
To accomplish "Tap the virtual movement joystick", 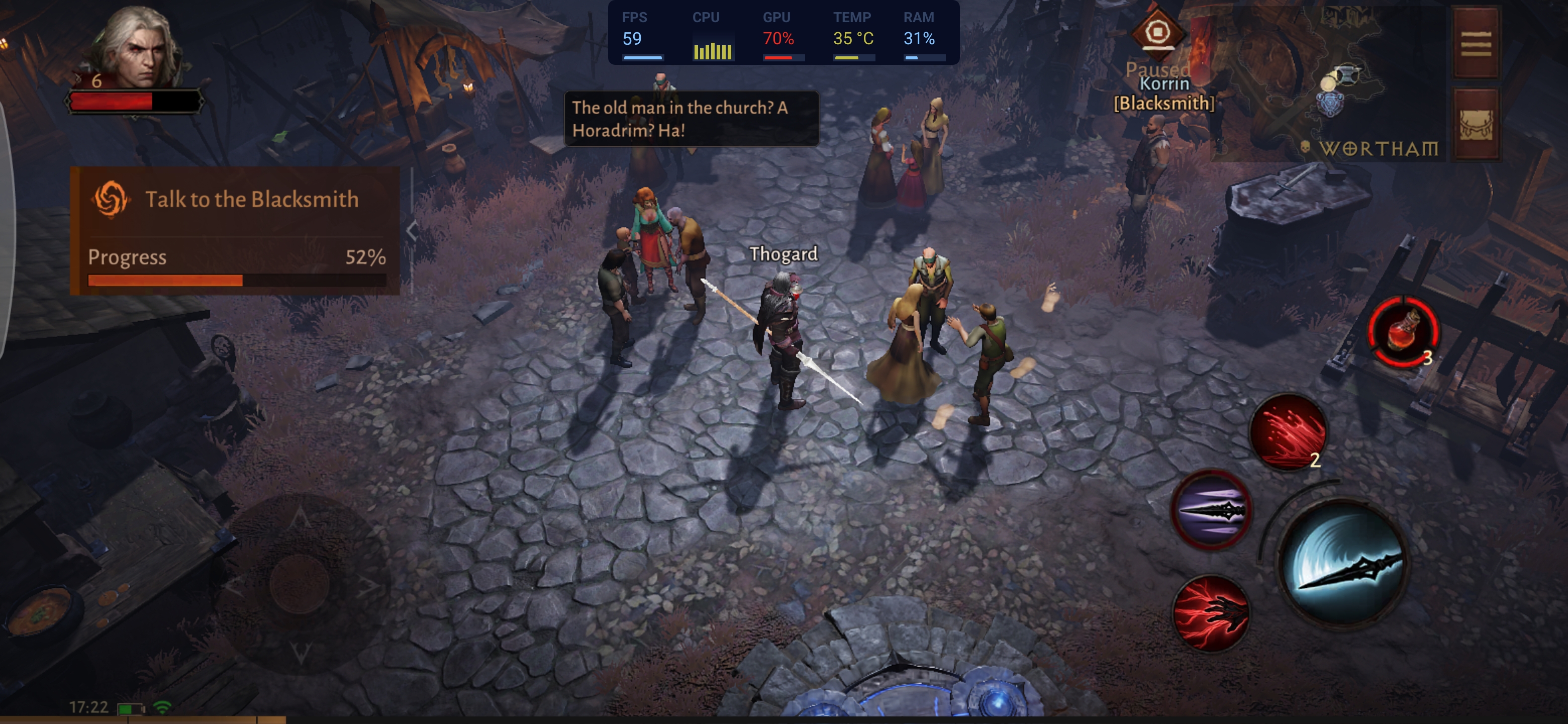I will click(300, 584).
